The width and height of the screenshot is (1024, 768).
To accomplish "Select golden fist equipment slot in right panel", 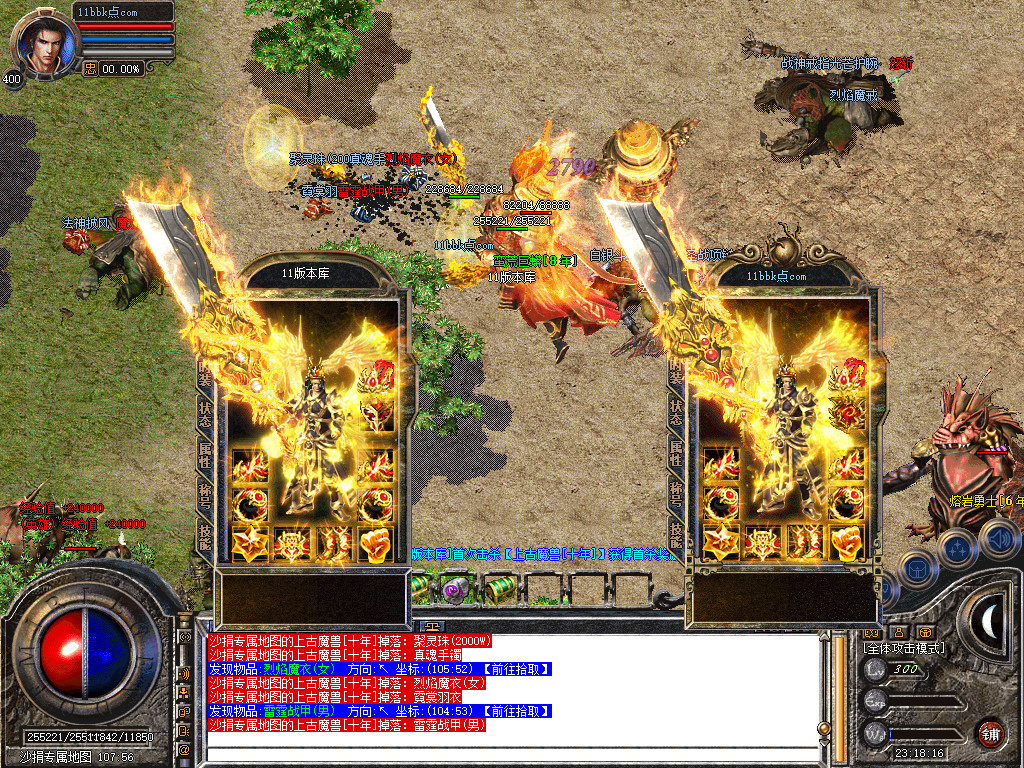I will (846, 543).
